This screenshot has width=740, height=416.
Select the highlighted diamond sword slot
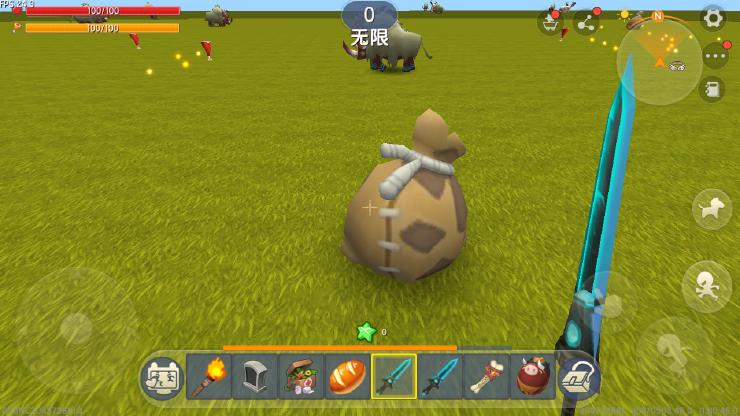pyautogui.click(x=393, y=377)
